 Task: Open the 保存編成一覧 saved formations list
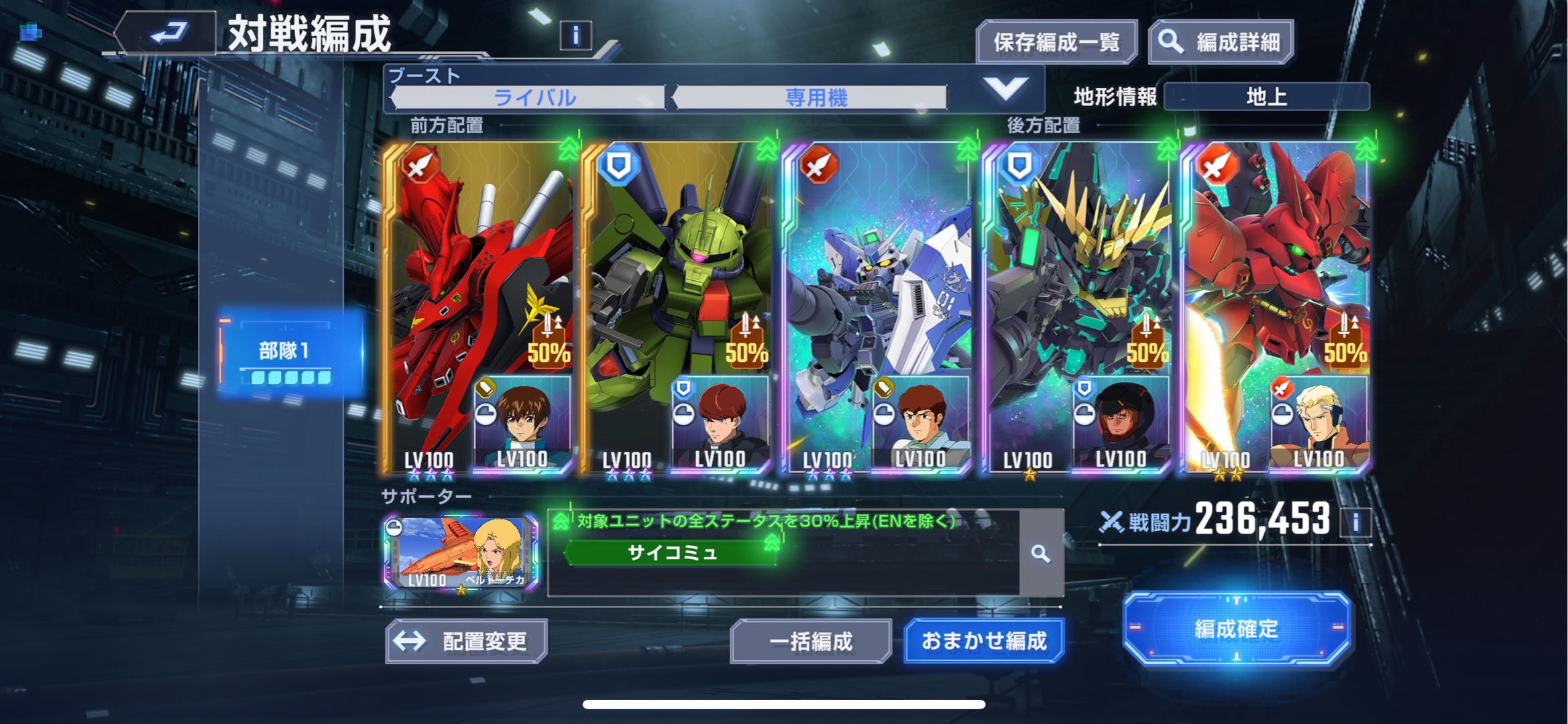(x=1056, y=43)
